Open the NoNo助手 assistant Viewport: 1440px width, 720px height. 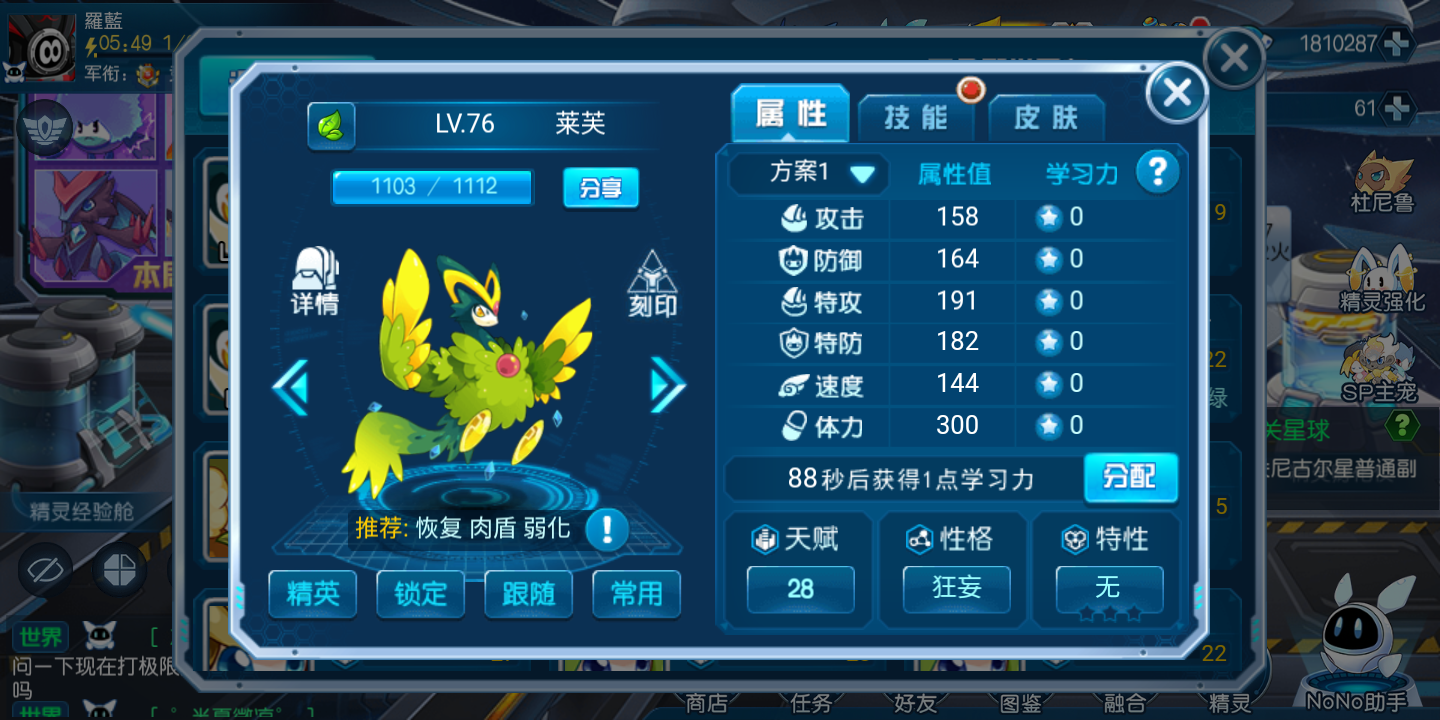pos(1357,650)
